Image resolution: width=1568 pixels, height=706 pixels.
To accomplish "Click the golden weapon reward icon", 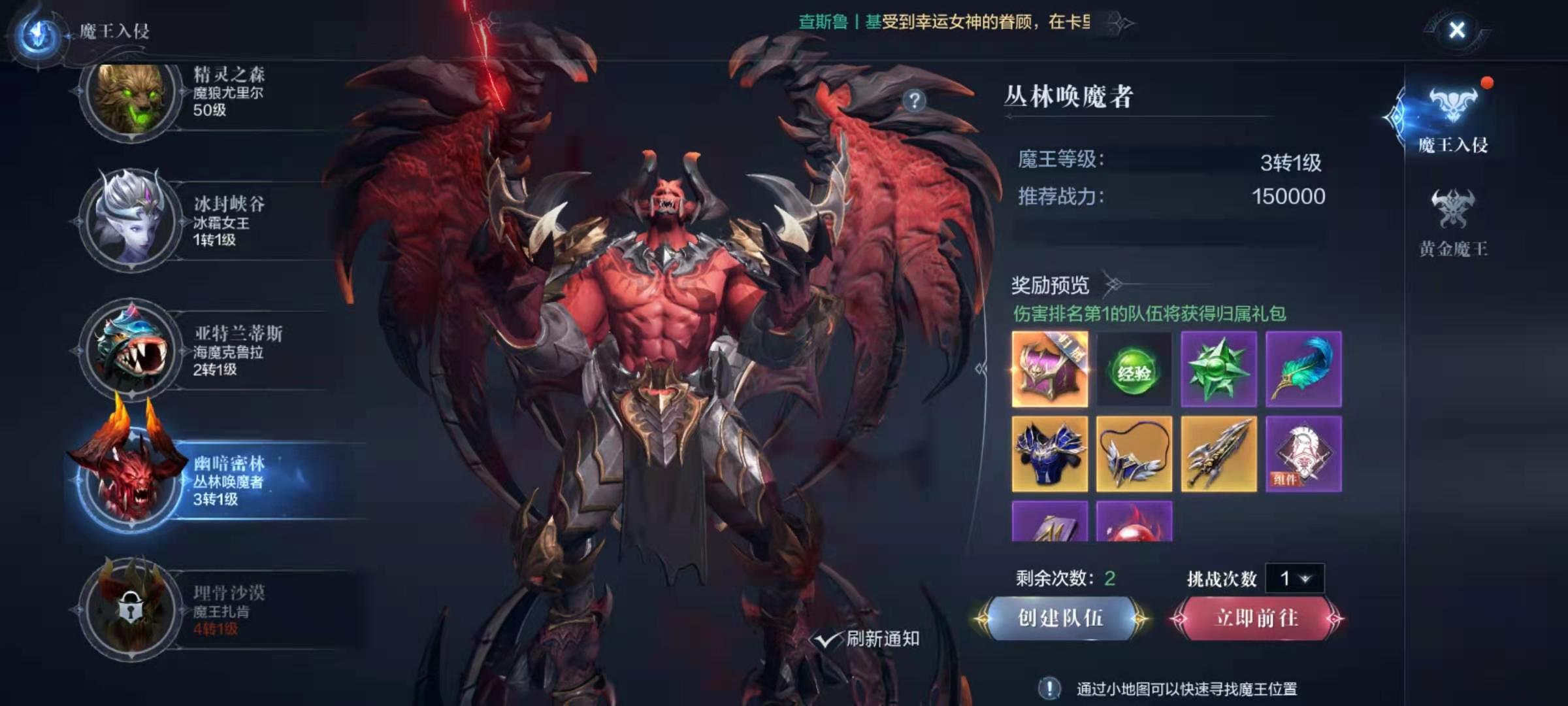I will pyautogui.click(x=1219, y=454).
